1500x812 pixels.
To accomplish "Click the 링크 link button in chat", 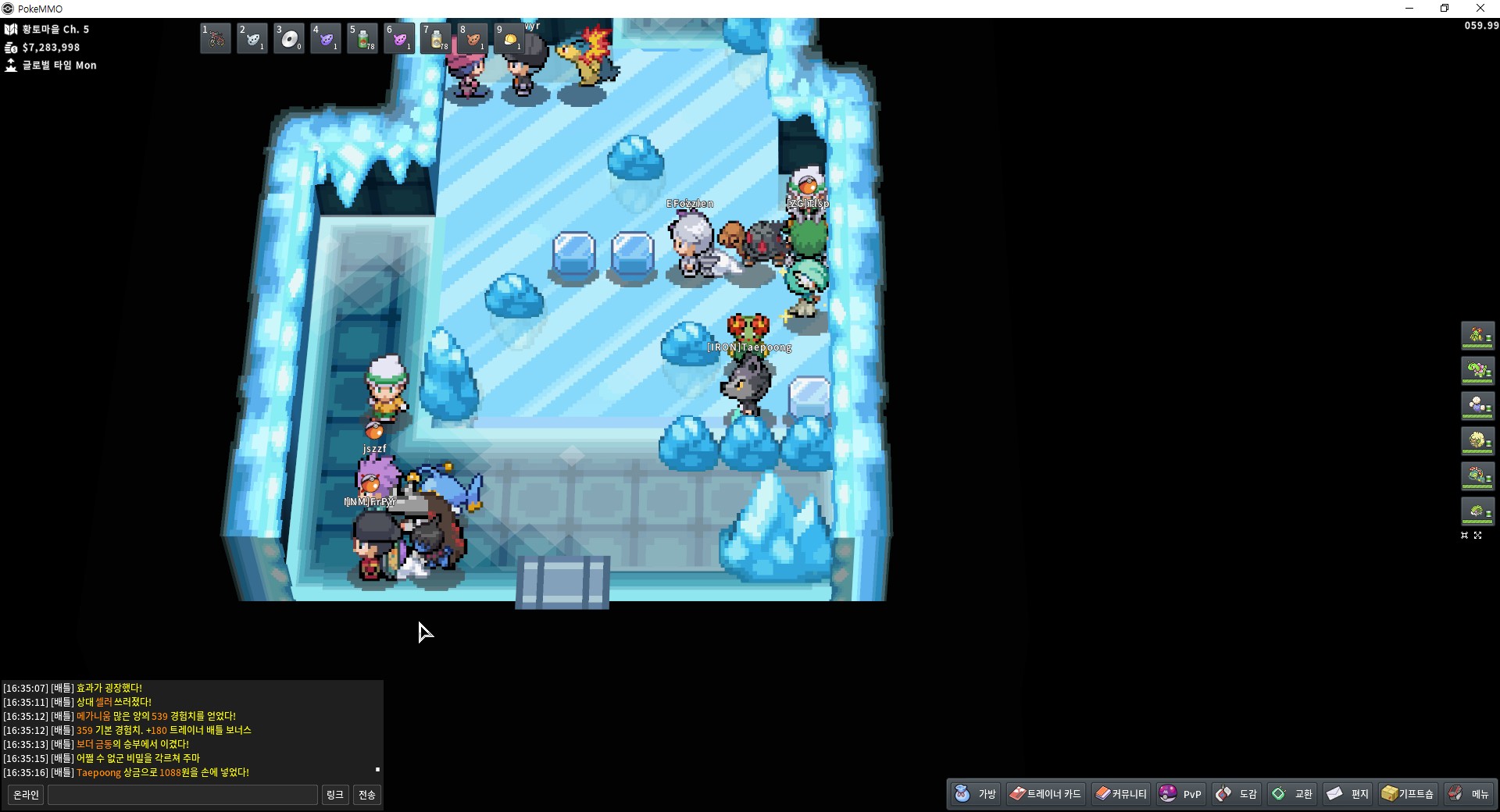I will (335, 795).
